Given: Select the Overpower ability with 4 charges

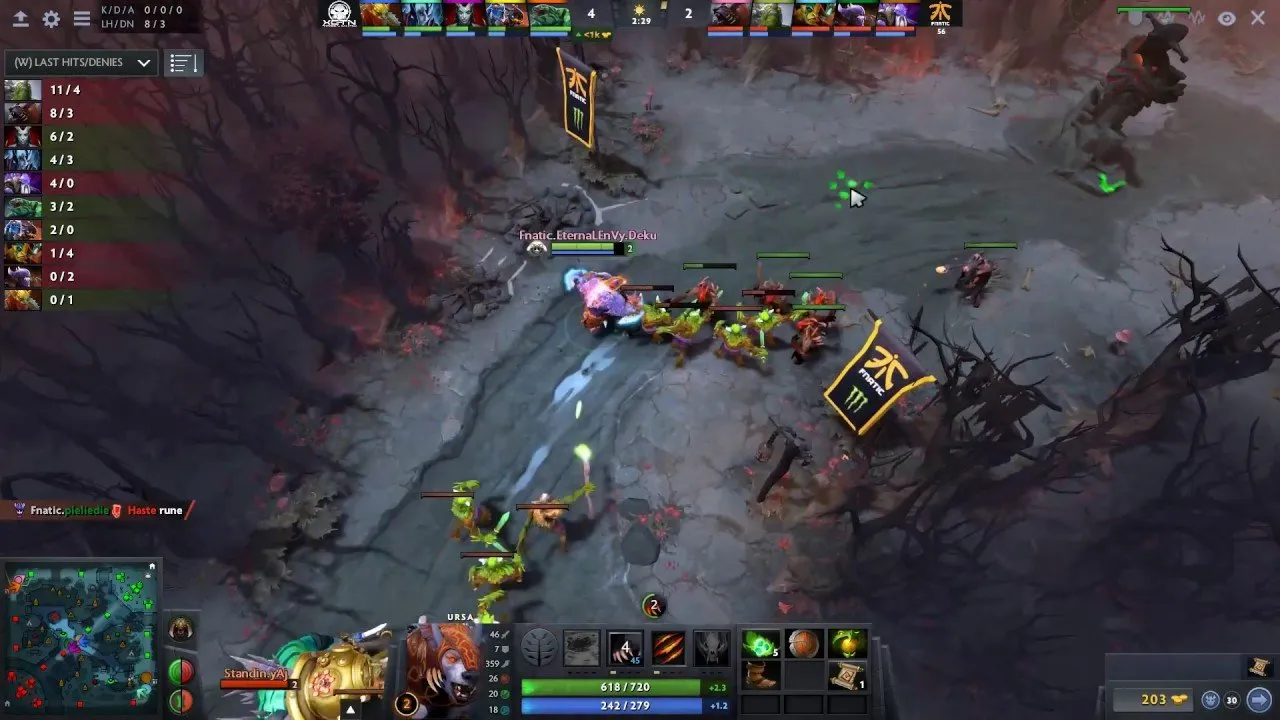Looking at the screenshot, I should pyautogui.click(x=625, y=648).
